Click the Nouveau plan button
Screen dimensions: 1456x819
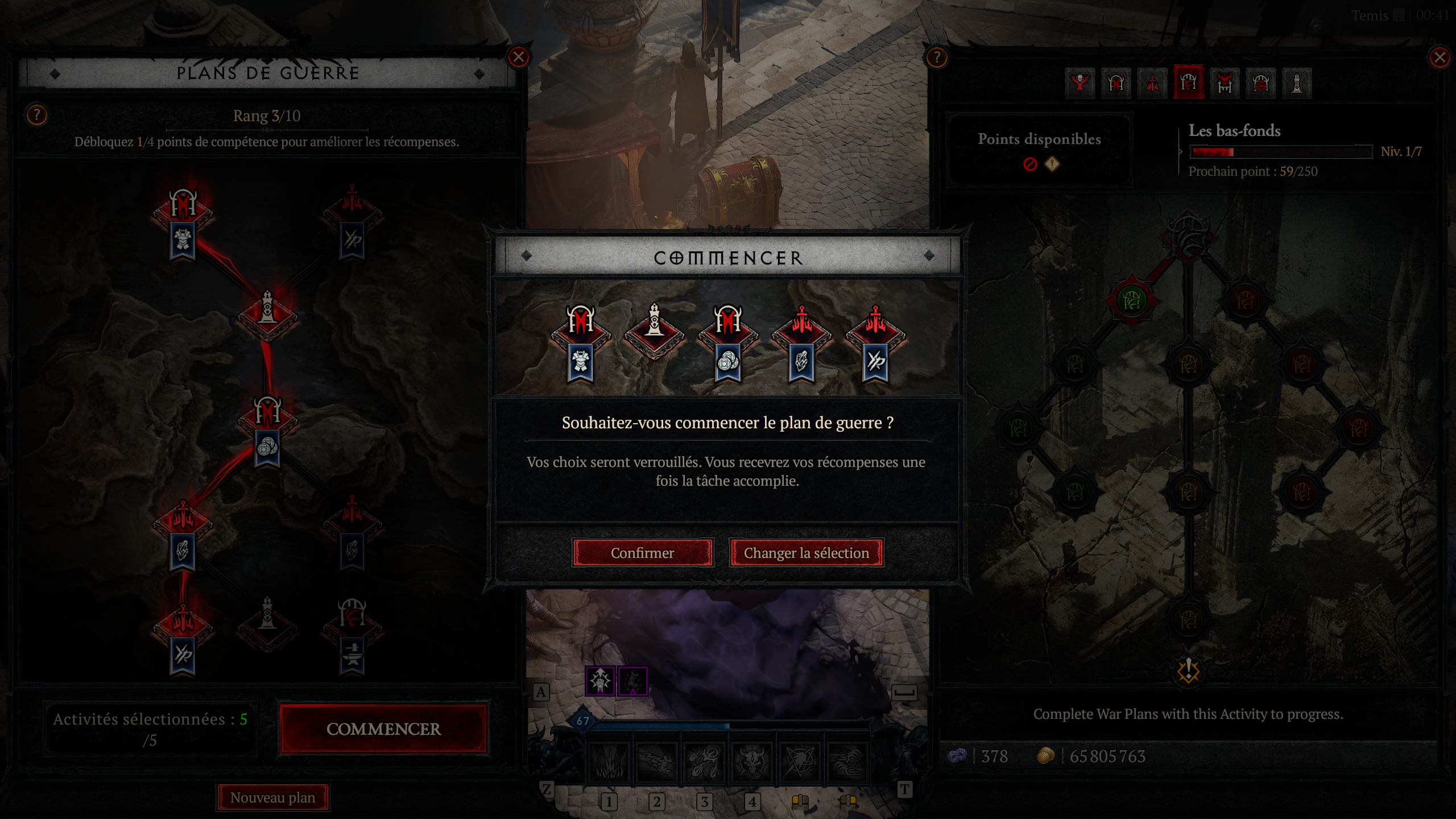(272, 797)
